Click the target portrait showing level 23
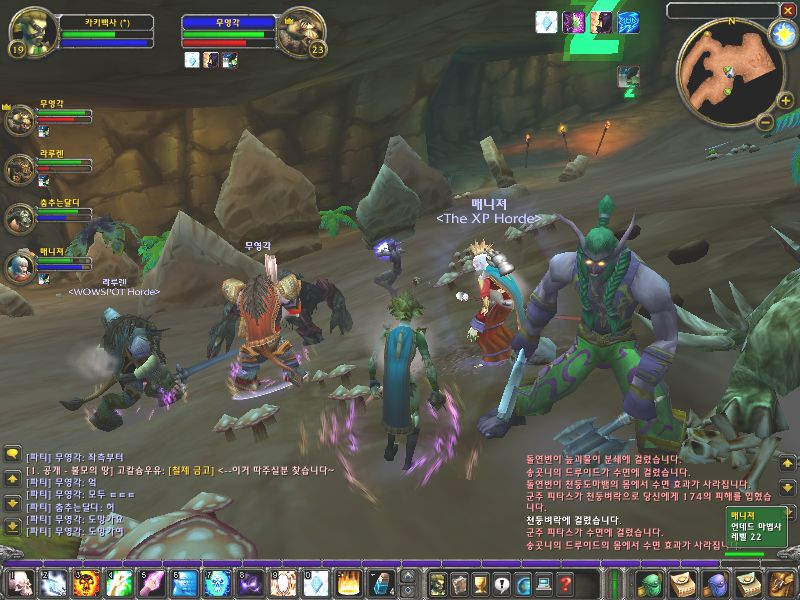The width and height of the screenshot is (800, 600). click(300, 32)
